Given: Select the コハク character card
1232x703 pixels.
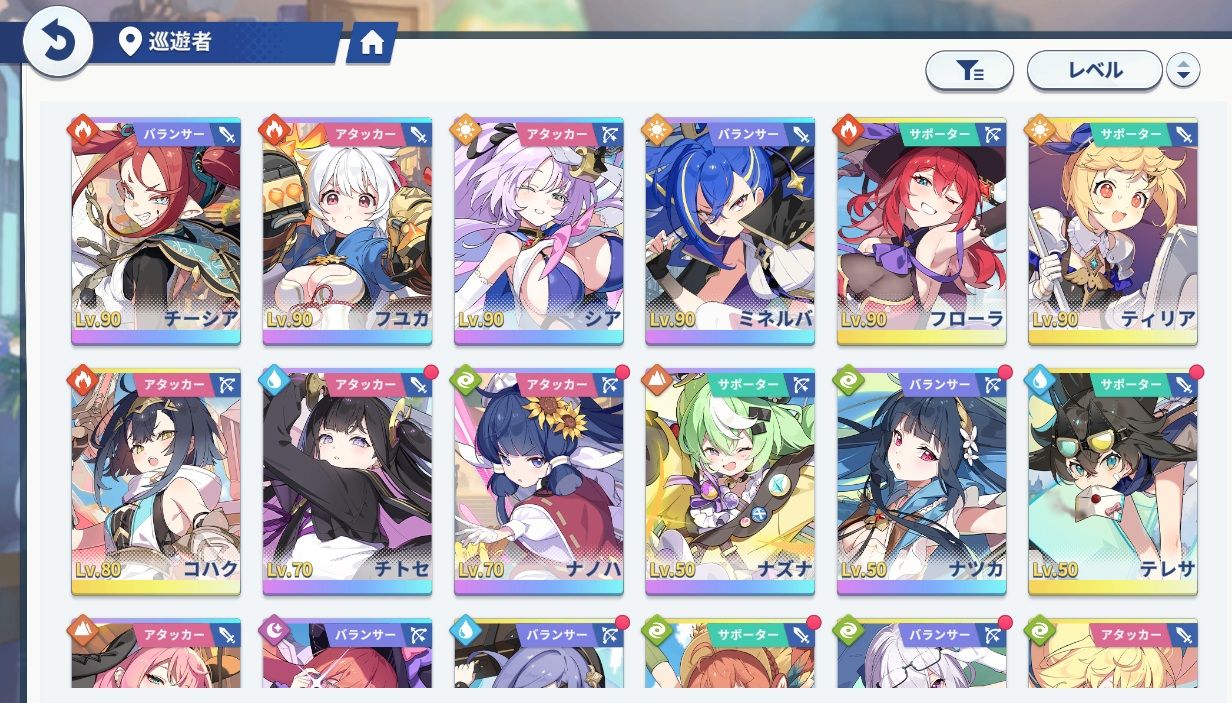Looking at the screenshot, I should pyautogui.click(x=156, y=482).
